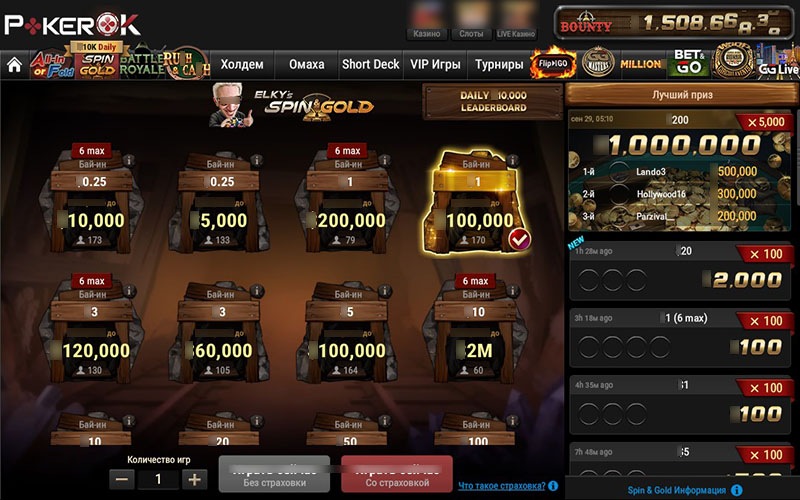
Task: Select the Short Deck tab
Action: click(x=370, y=65)
